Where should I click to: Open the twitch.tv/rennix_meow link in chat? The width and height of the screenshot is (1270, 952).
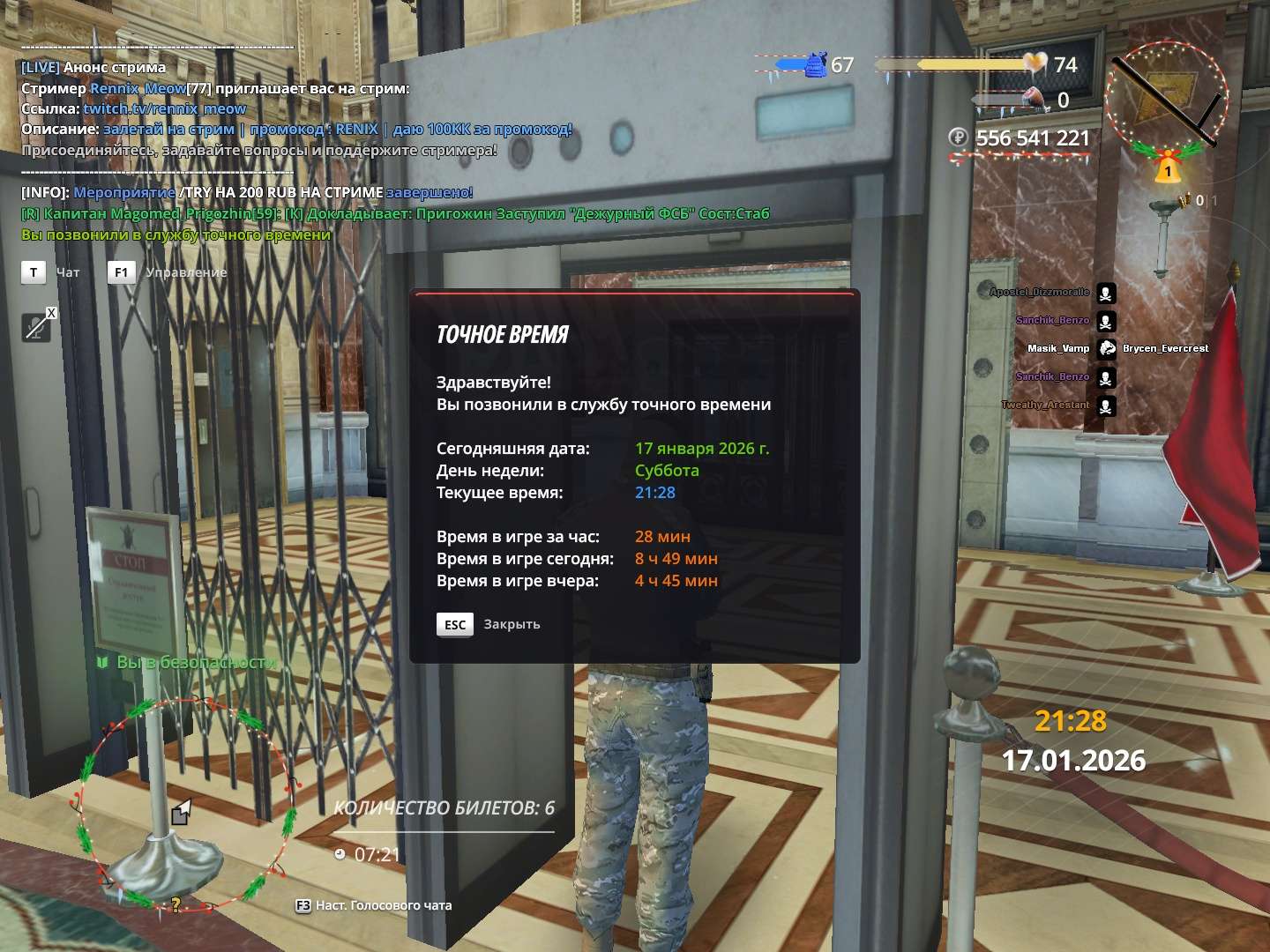(165, 108)
